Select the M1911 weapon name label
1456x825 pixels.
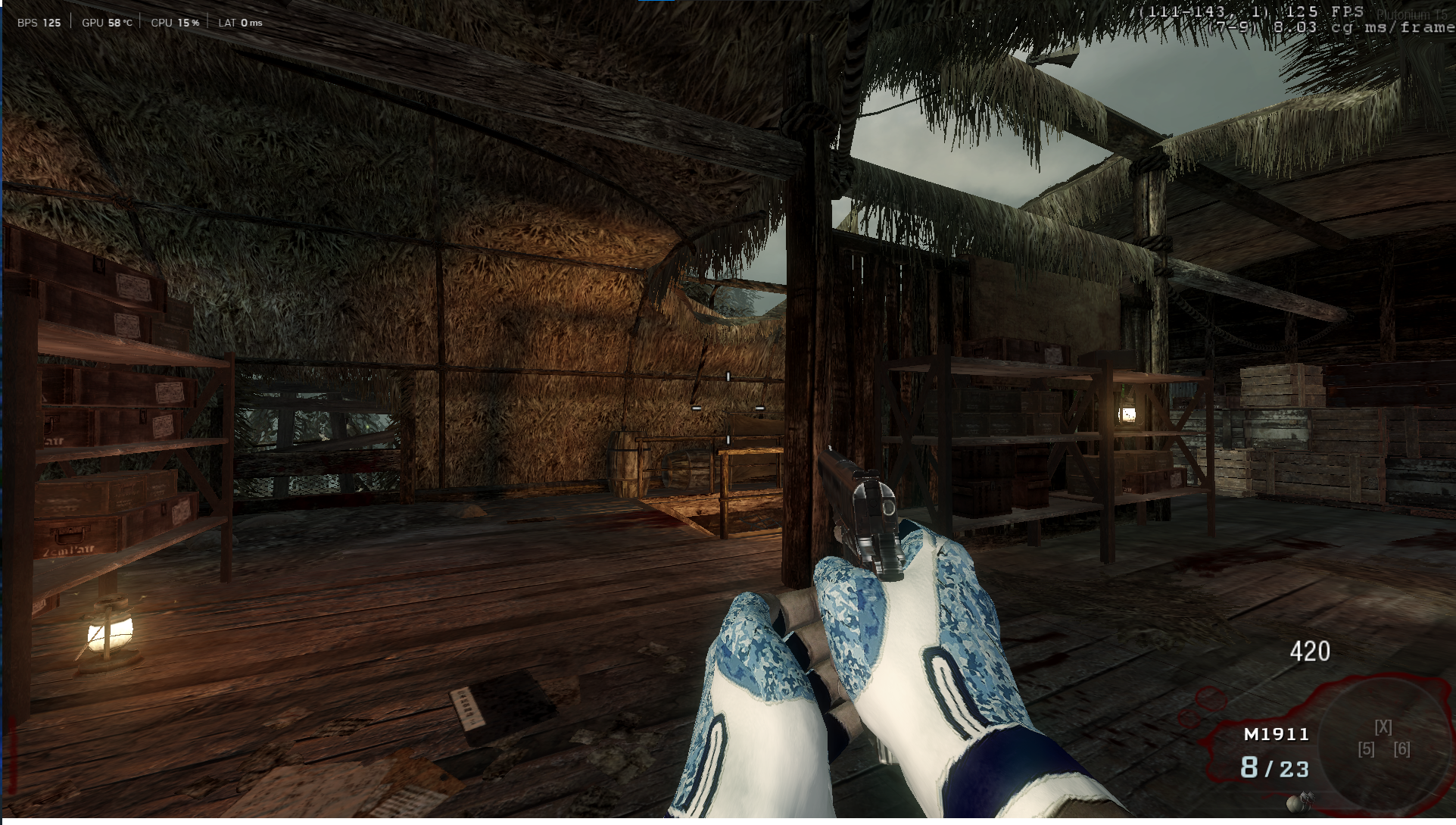pyautogui.click(x=1276, y=734)
